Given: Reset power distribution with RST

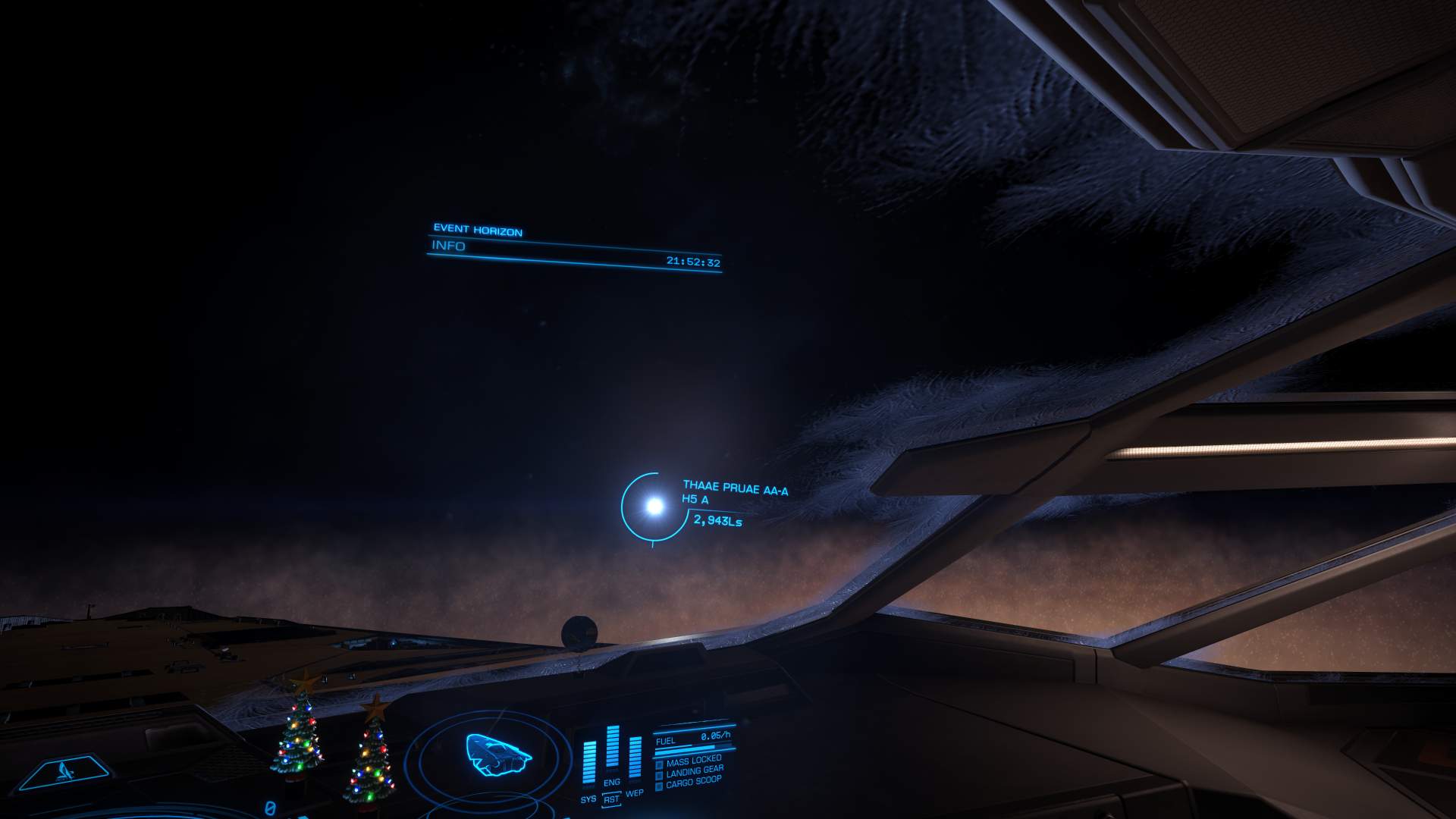Looking at the screenshot, I should 611,799.
